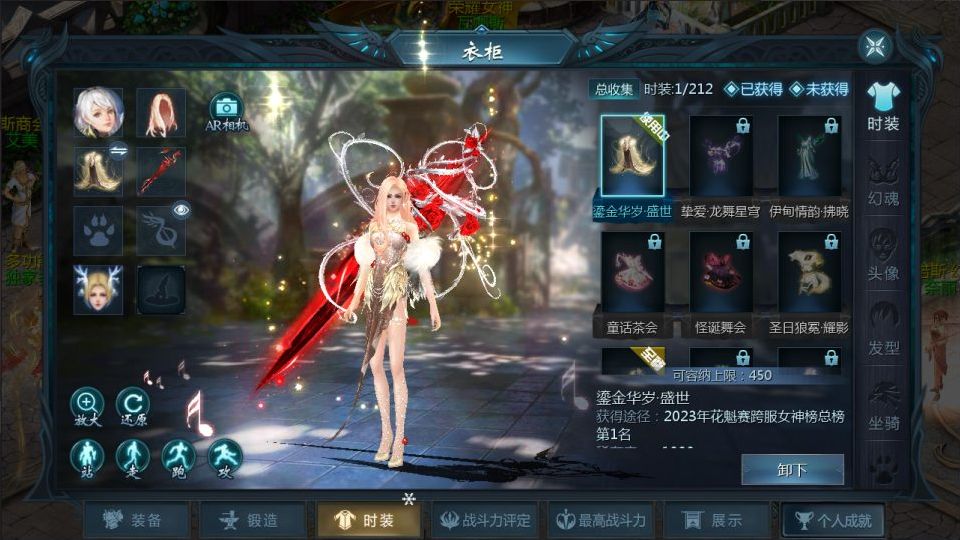Toggle the 未获得 not-obtained filter

820,89
